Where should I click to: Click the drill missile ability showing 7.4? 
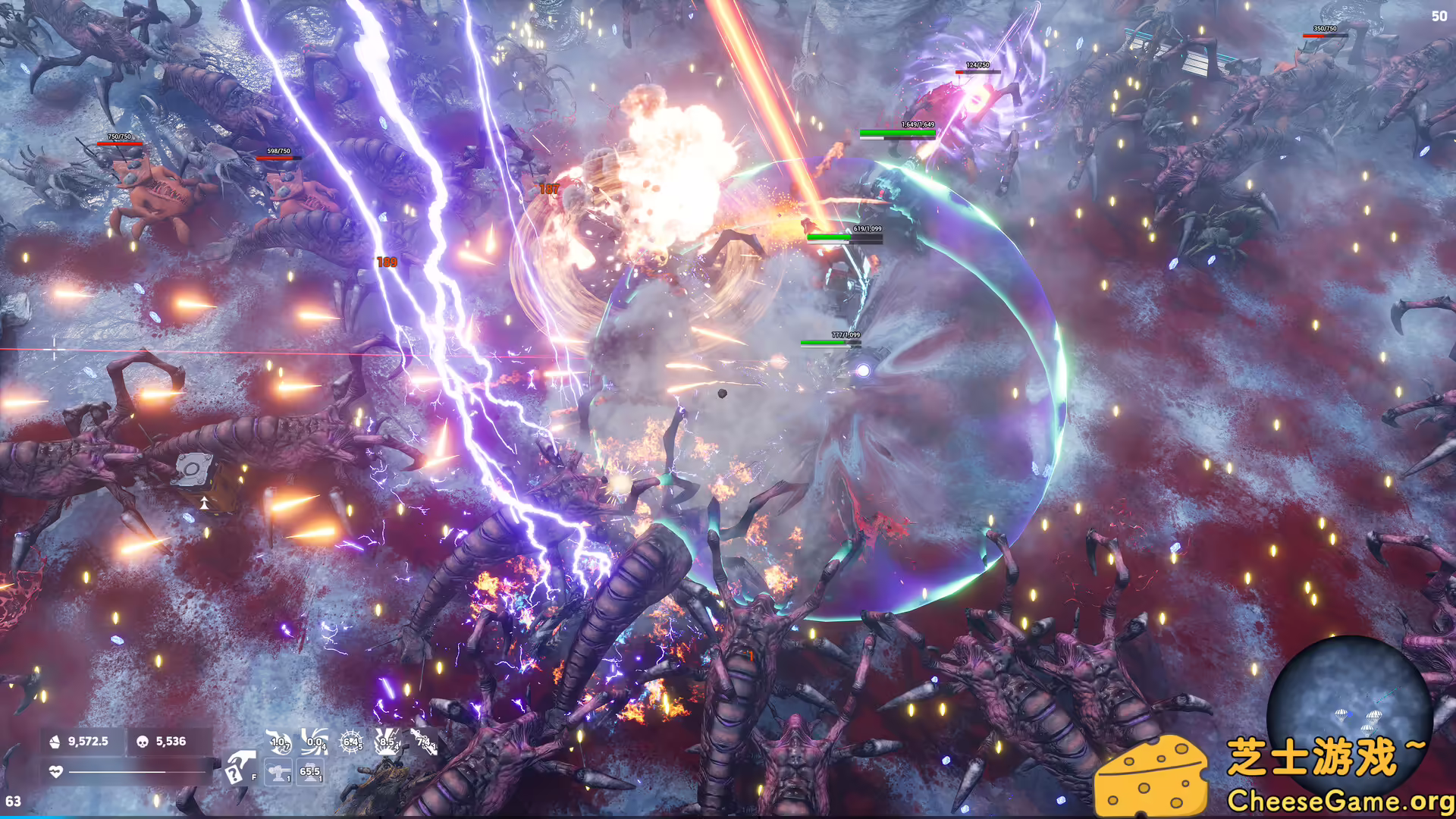coord(425,741)
